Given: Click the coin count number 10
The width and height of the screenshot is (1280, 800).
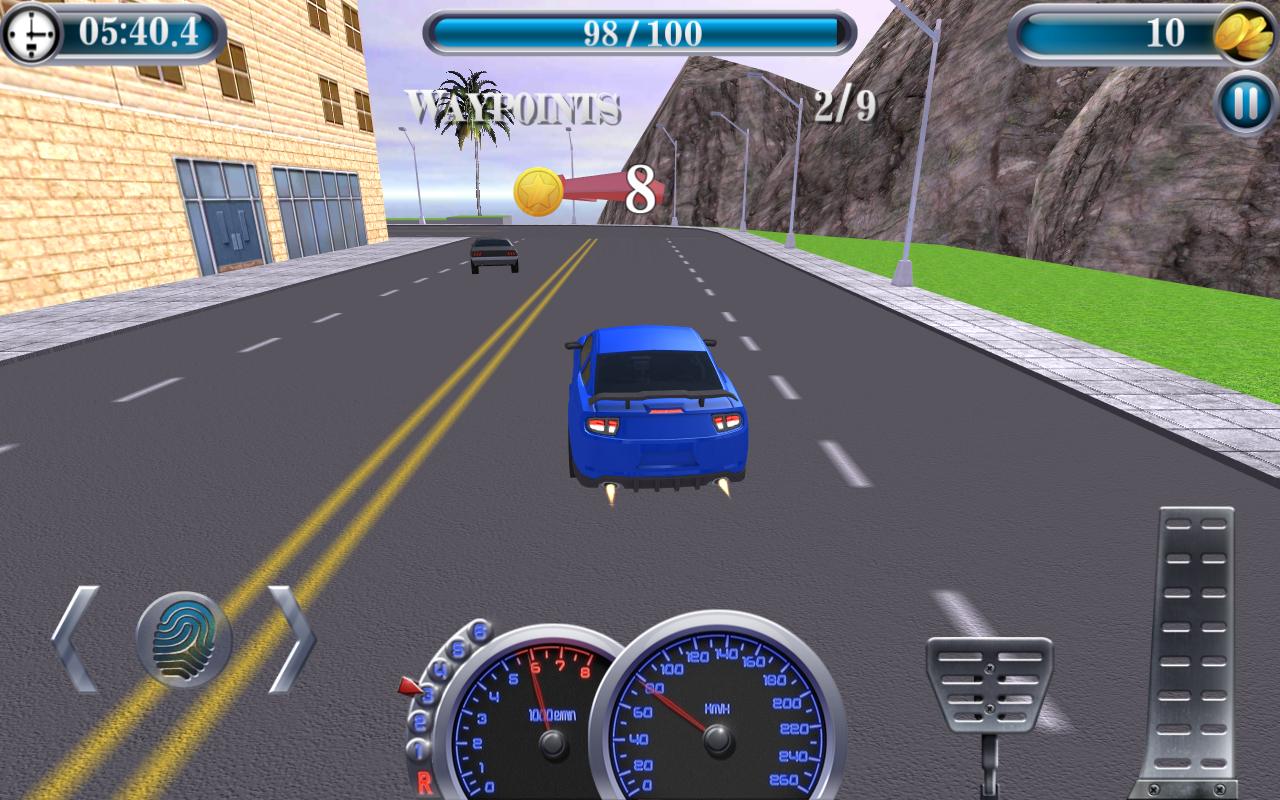Looking at the screenshot, I should click(1165, 30).
